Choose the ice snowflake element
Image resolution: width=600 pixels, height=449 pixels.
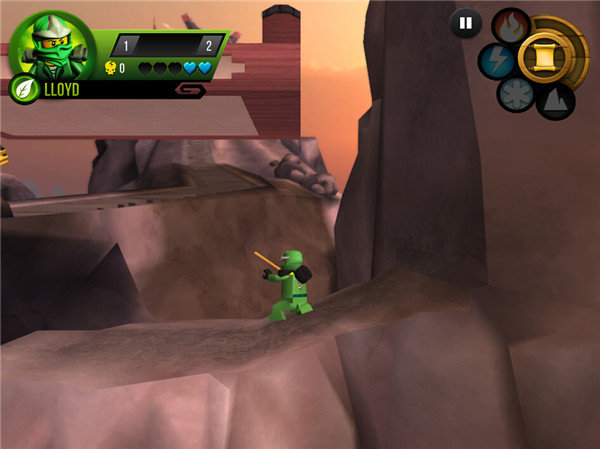coord(515,94)
